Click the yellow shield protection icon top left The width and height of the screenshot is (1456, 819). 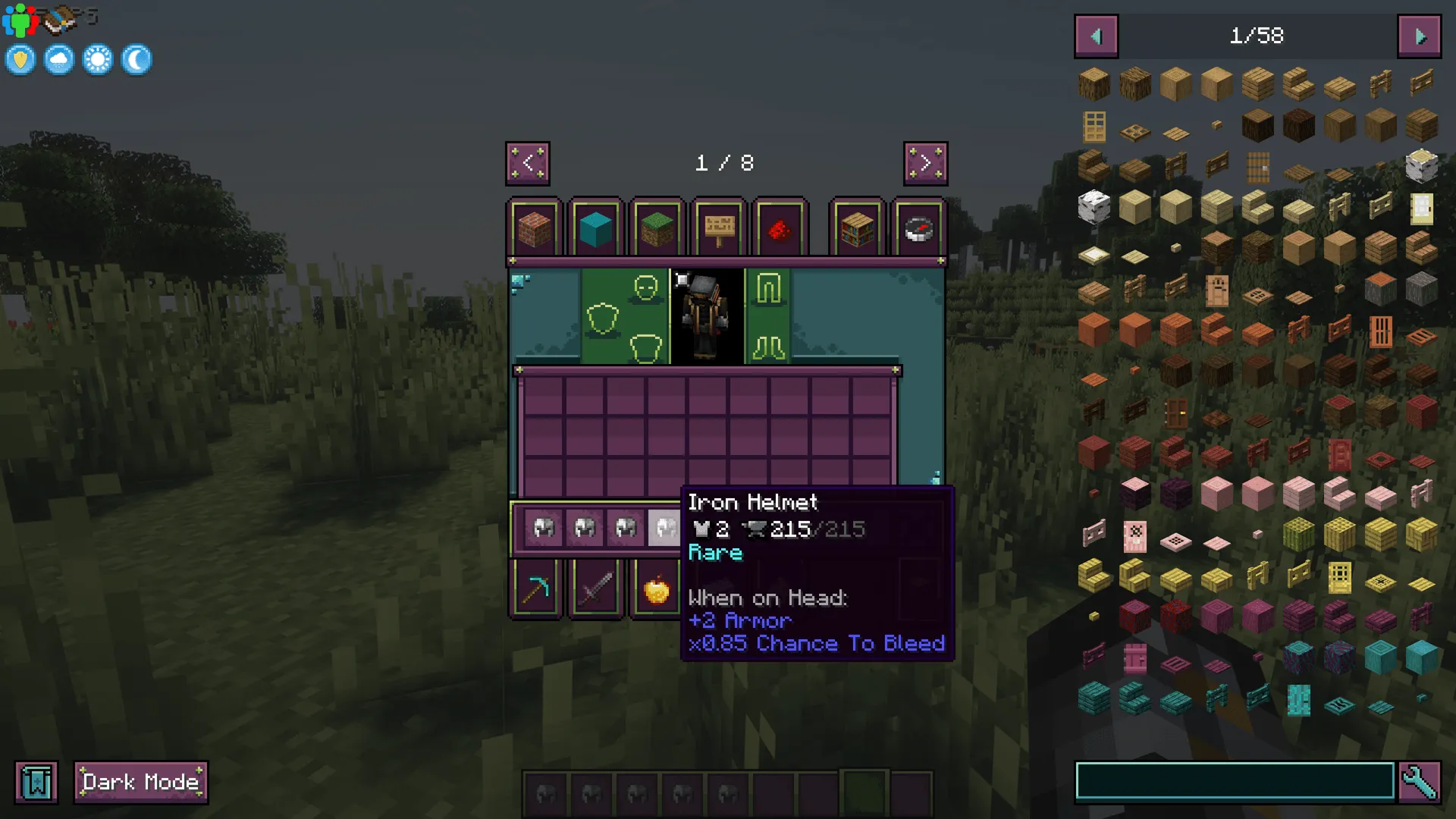(x=20, y=59)
